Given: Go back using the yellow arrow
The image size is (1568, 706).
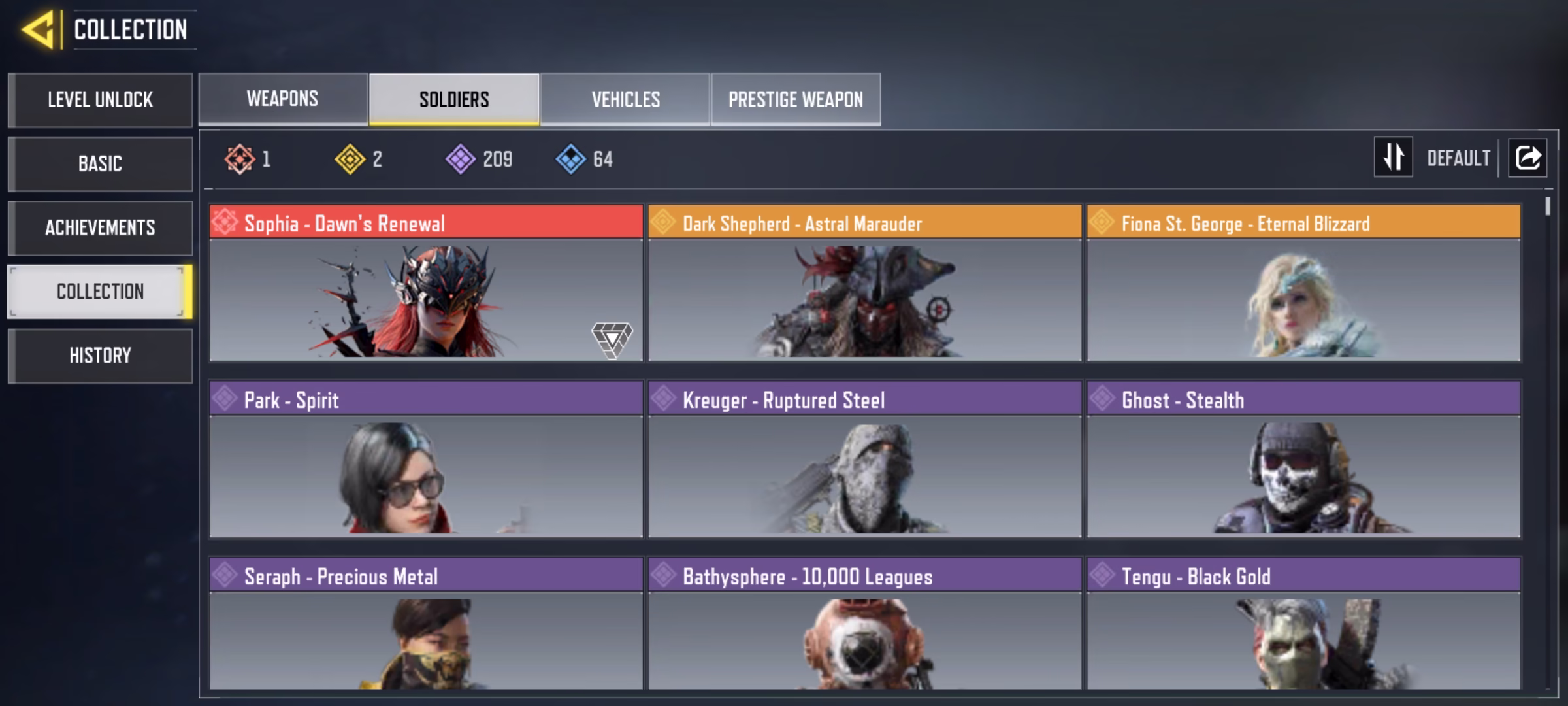Looking at the screenshot, I should click(x=38, y=30).
